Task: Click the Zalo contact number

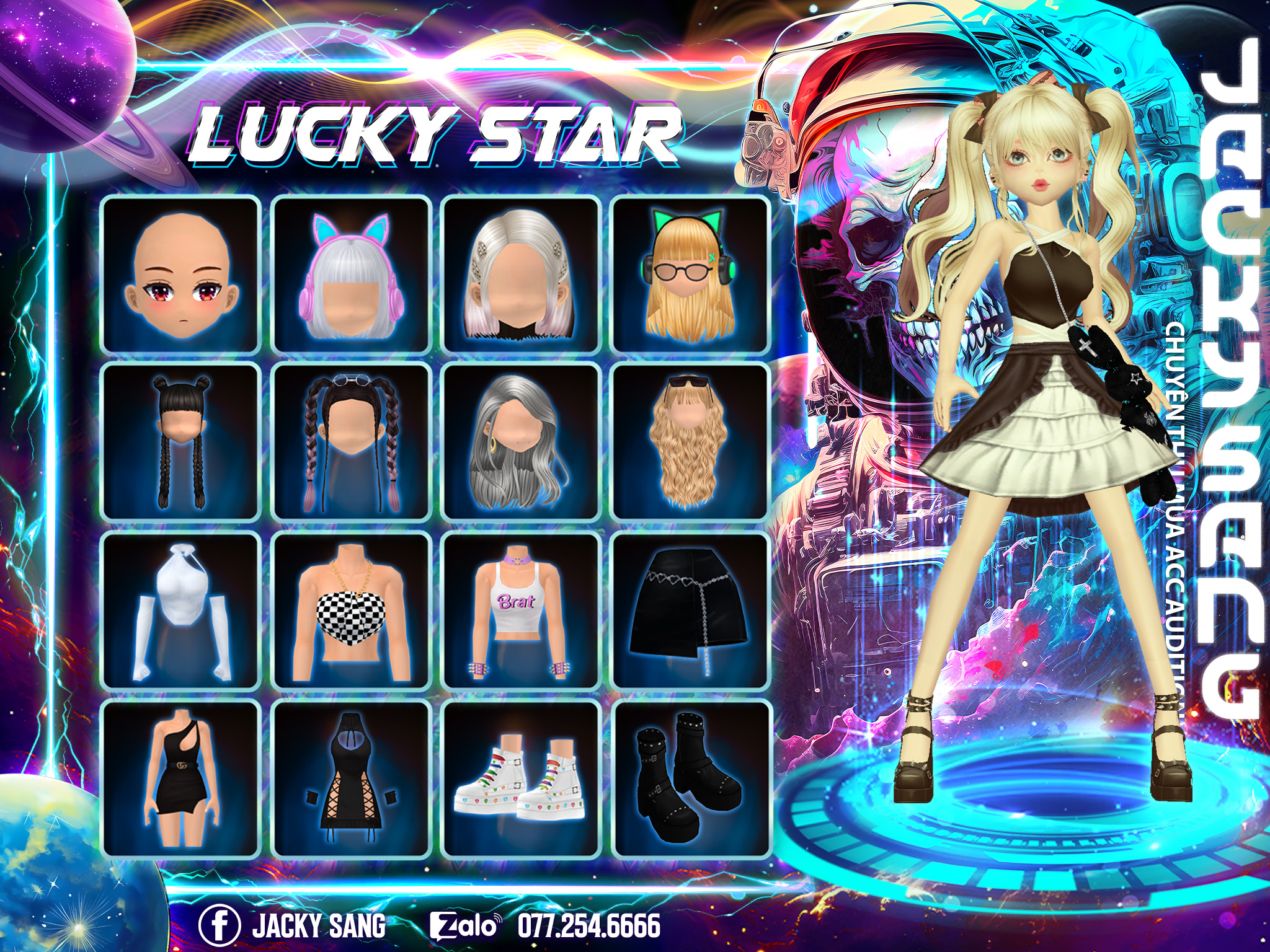Action: (588, 925)
